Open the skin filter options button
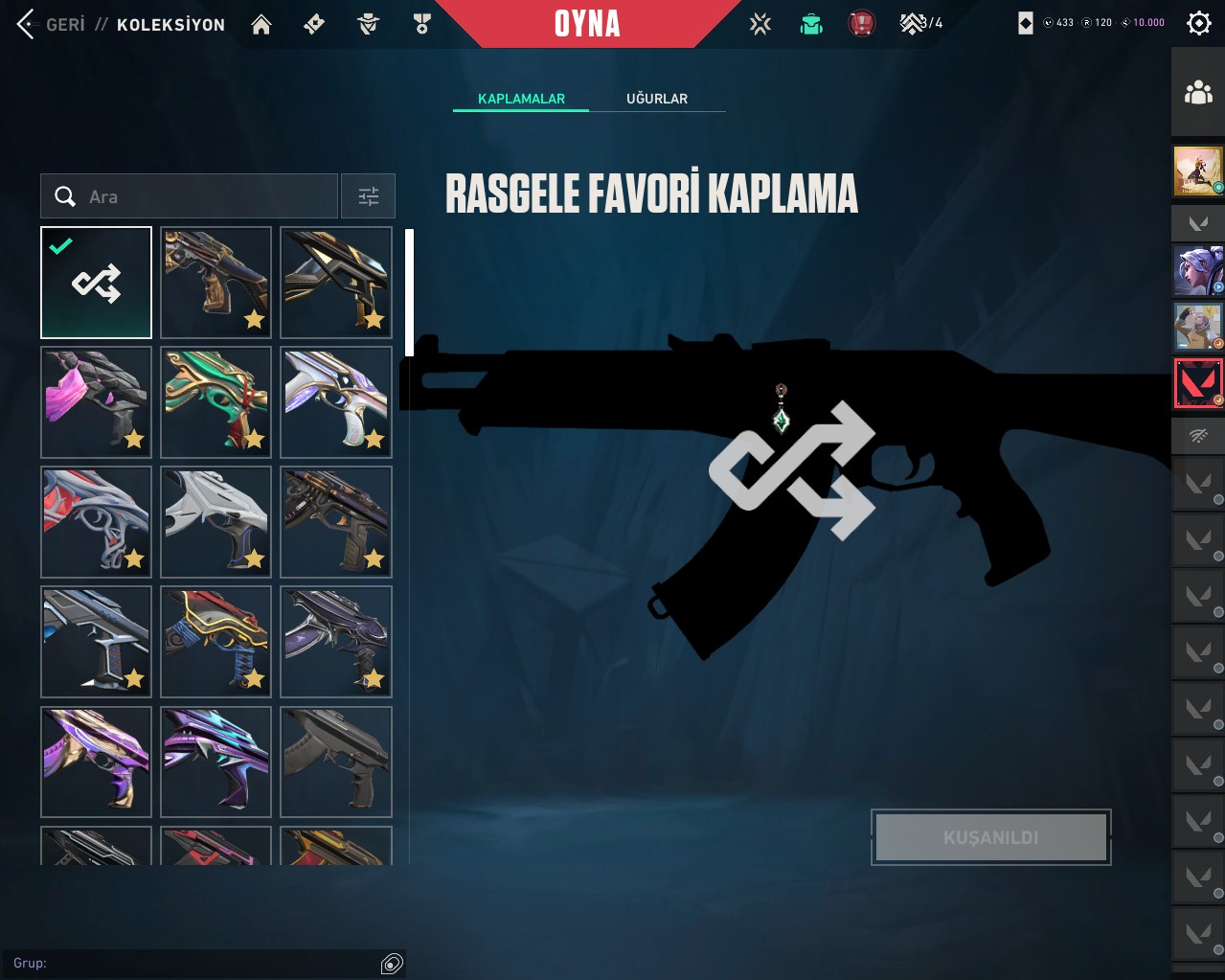 369,196
